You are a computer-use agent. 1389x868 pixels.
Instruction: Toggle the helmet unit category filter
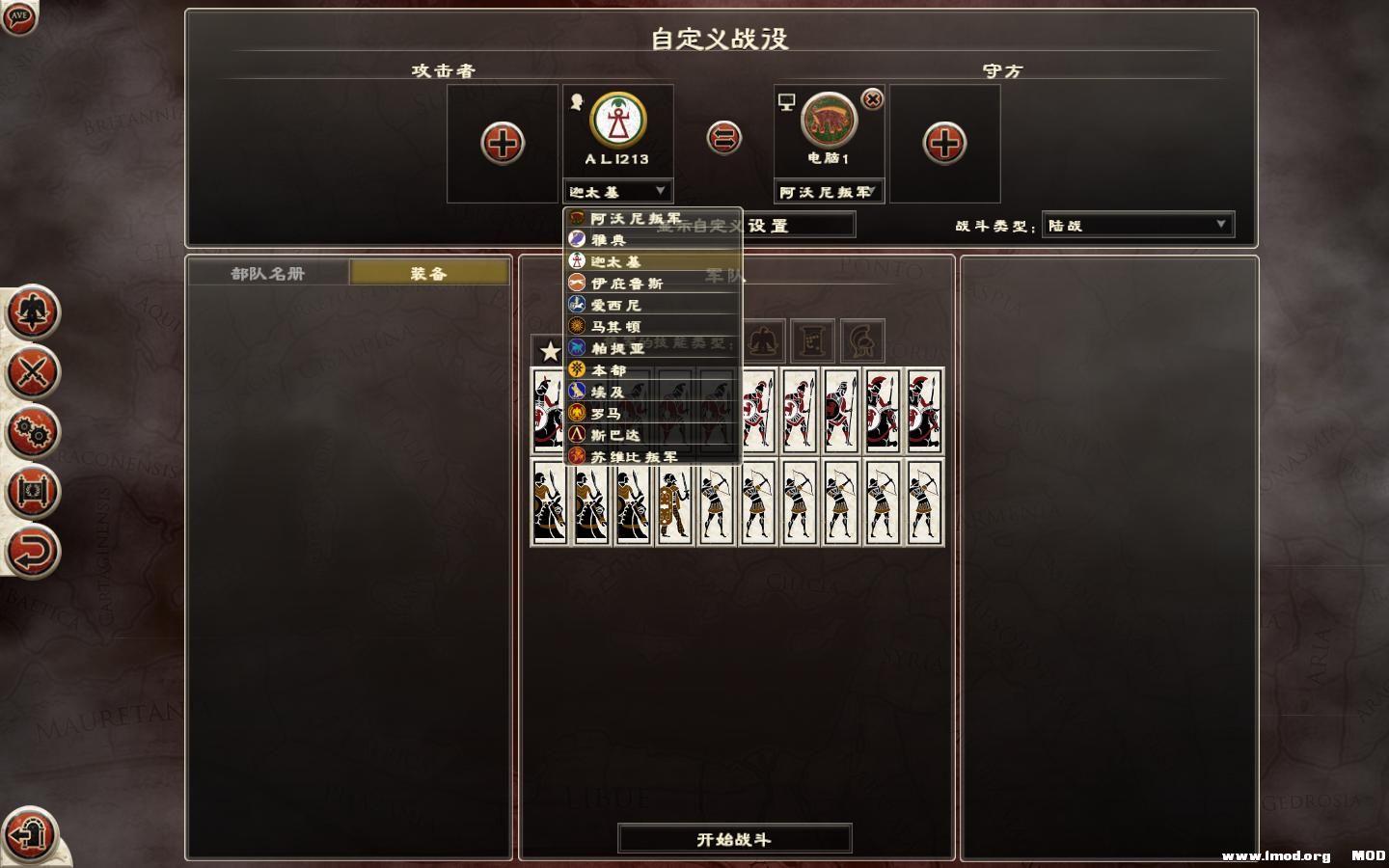[861, 339]
